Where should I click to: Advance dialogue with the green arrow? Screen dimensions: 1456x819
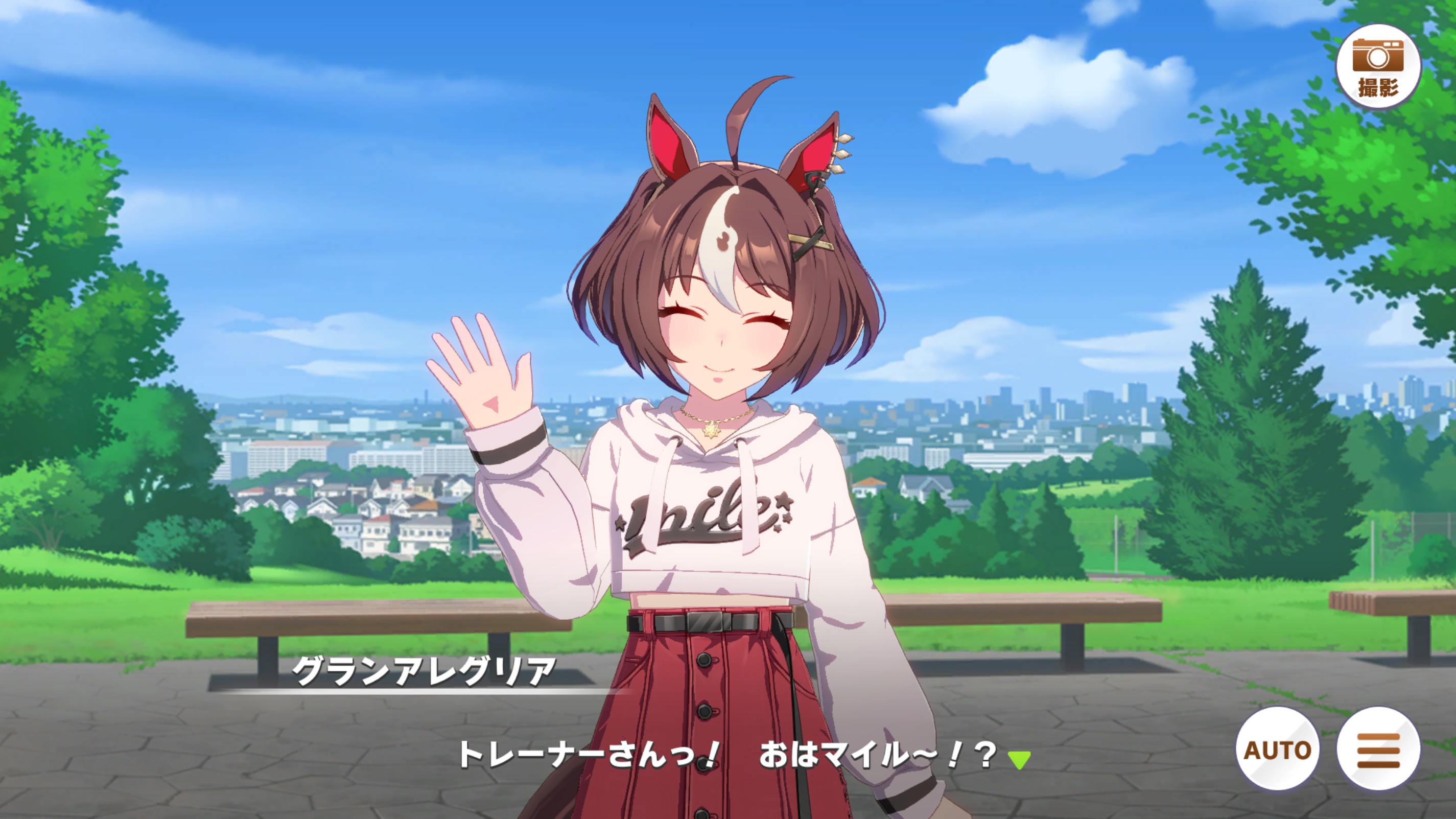(x=1019, y=760)
